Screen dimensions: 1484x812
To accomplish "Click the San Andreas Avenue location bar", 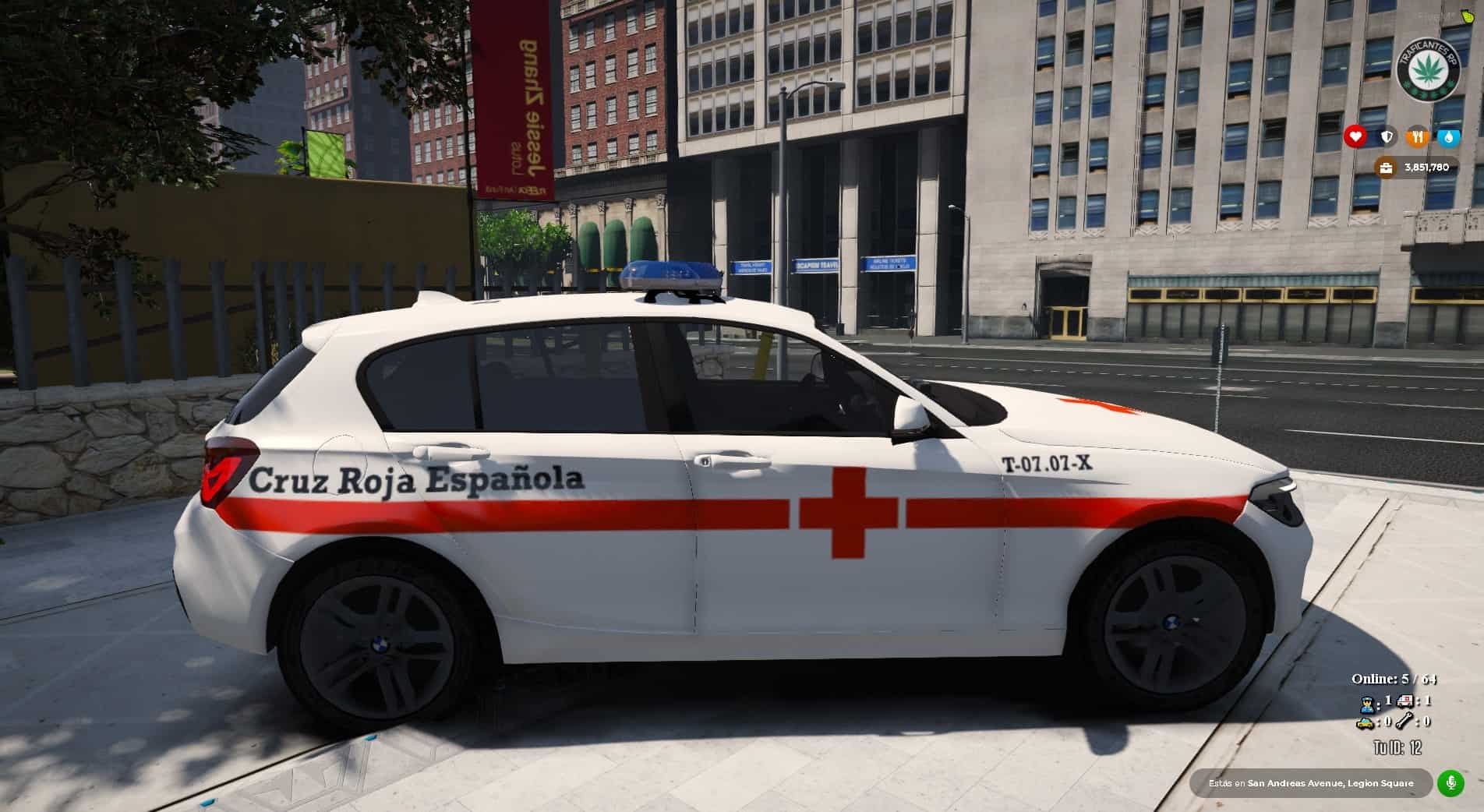I will (x=1310, y=783).
